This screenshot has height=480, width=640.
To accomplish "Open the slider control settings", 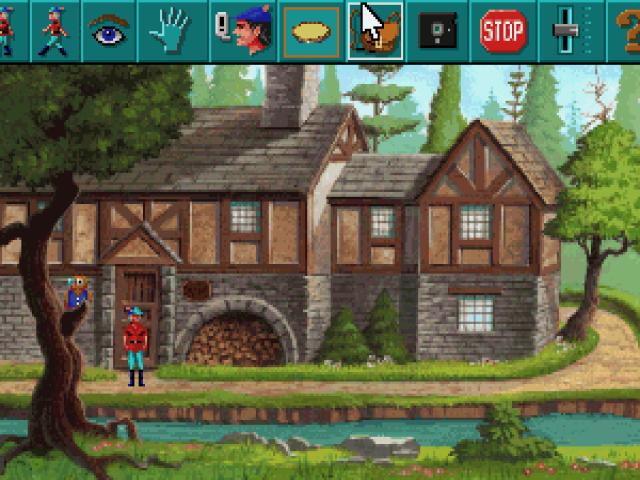I will click(x=565, y=31).
